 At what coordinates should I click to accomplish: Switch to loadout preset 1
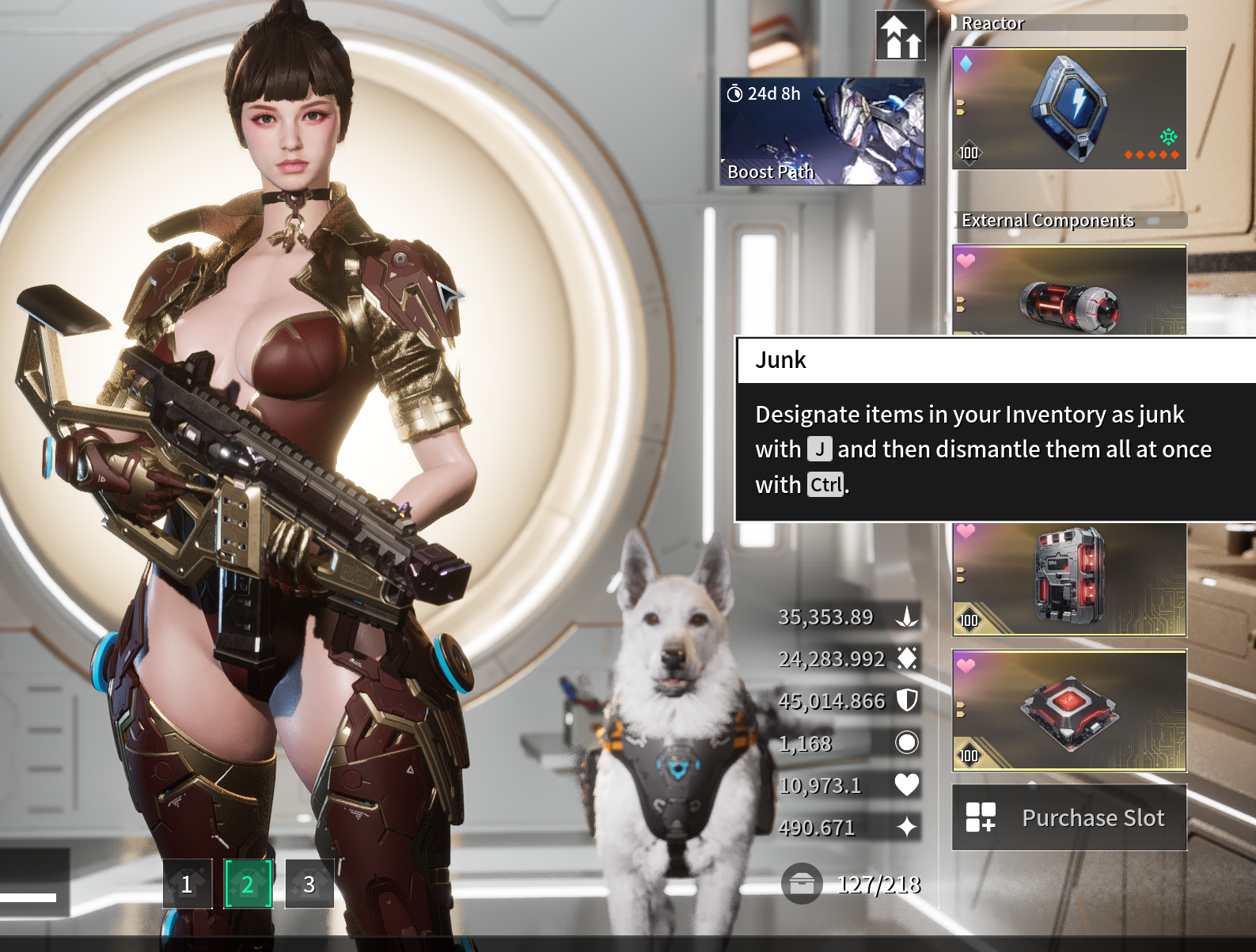click(187, 883)
